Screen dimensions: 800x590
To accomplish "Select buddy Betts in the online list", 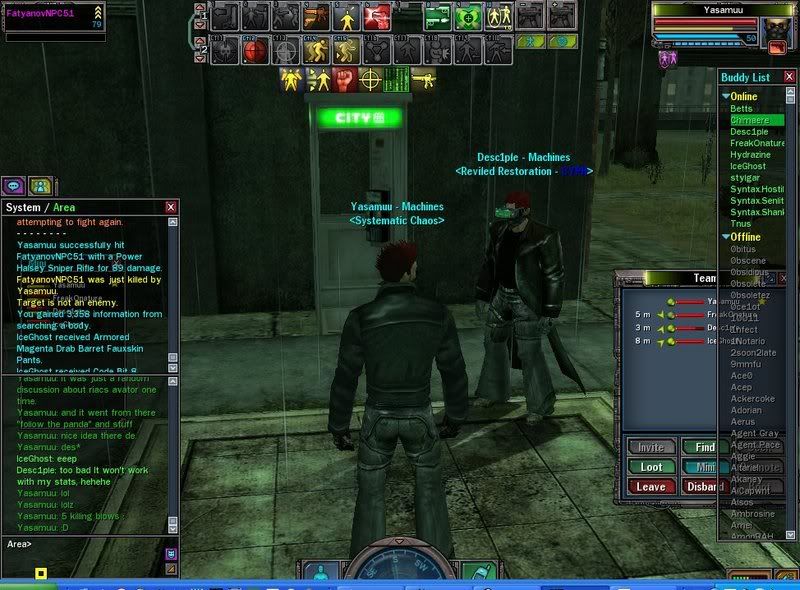I will point(742,108).
